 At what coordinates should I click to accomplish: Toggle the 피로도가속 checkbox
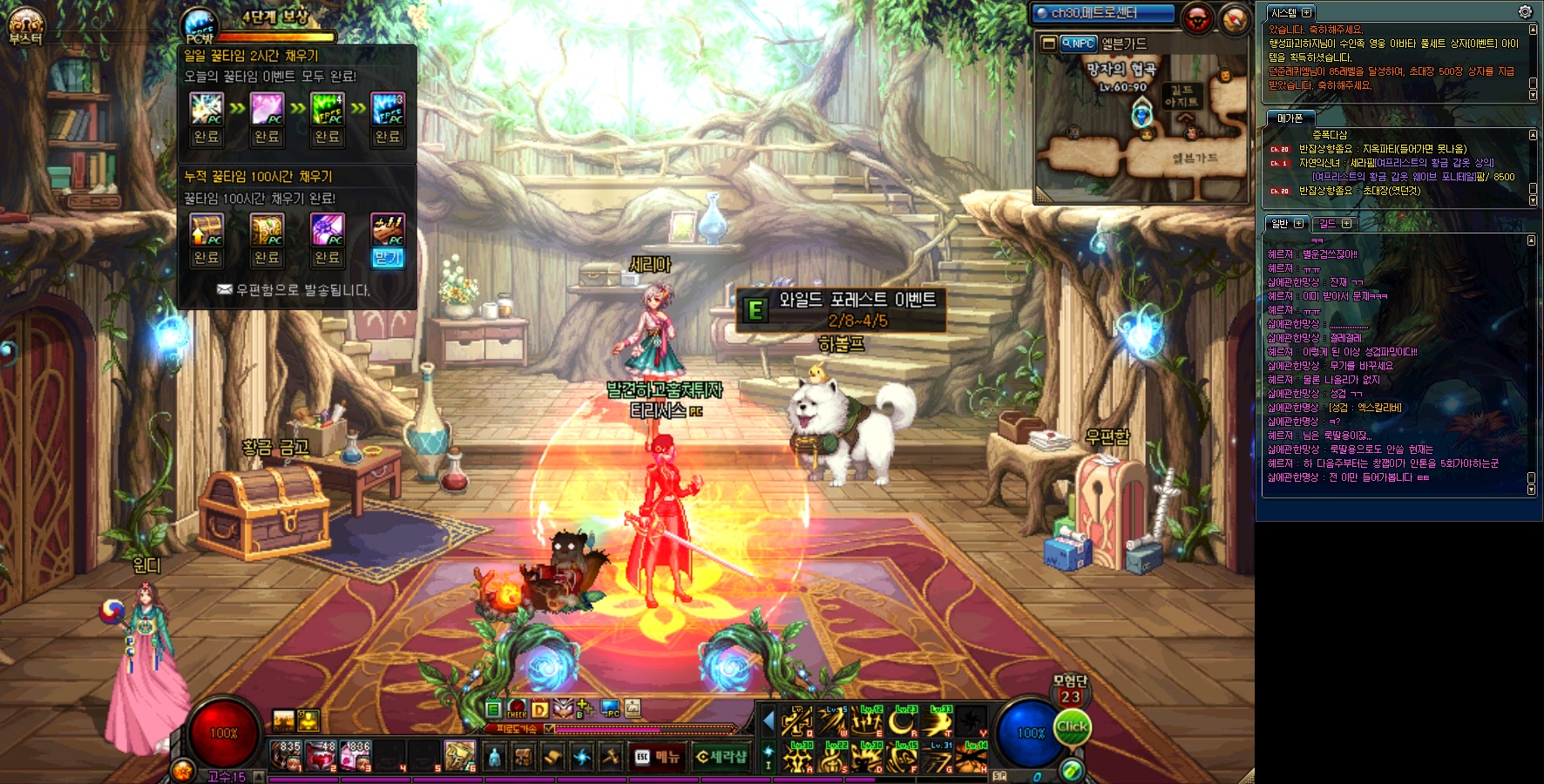[549, 729]
